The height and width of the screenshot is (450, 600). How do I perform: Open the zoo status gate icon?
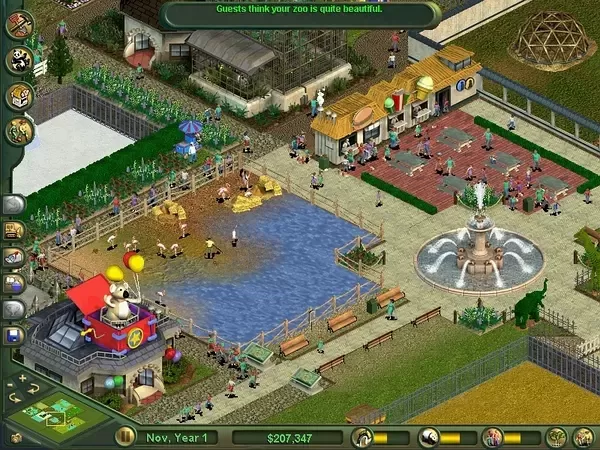[x=362, y=437]
